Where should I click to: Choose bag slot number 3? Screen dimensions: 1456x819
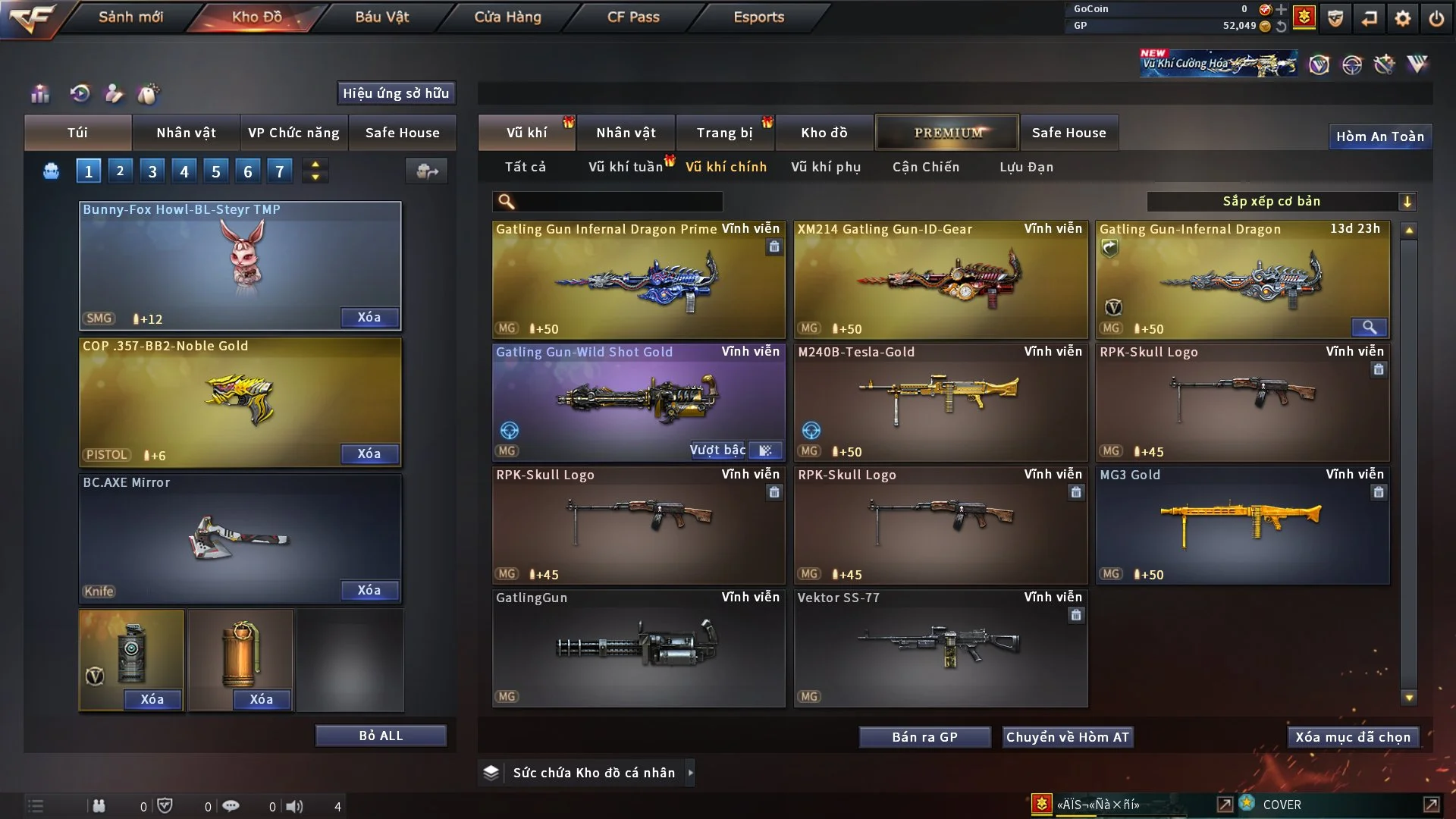(x=152, y=171)
